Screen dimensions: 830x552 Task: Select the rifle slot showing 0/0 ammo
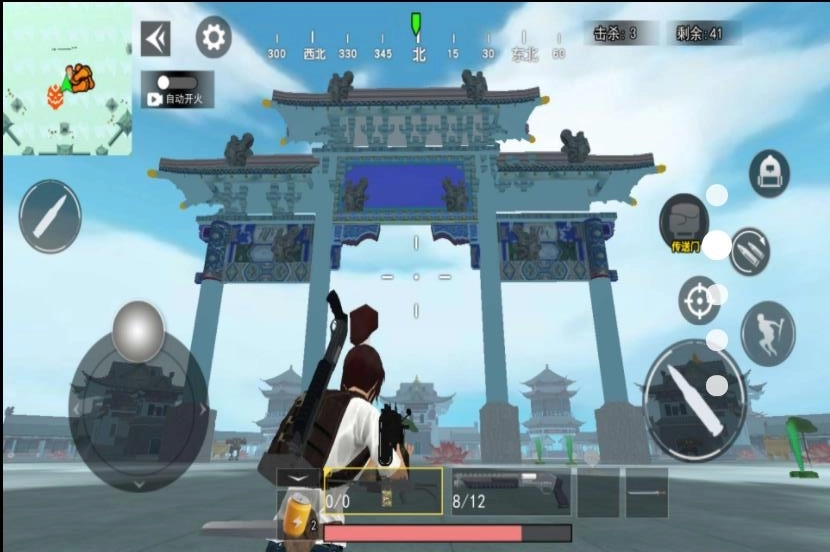coord(383,491)
